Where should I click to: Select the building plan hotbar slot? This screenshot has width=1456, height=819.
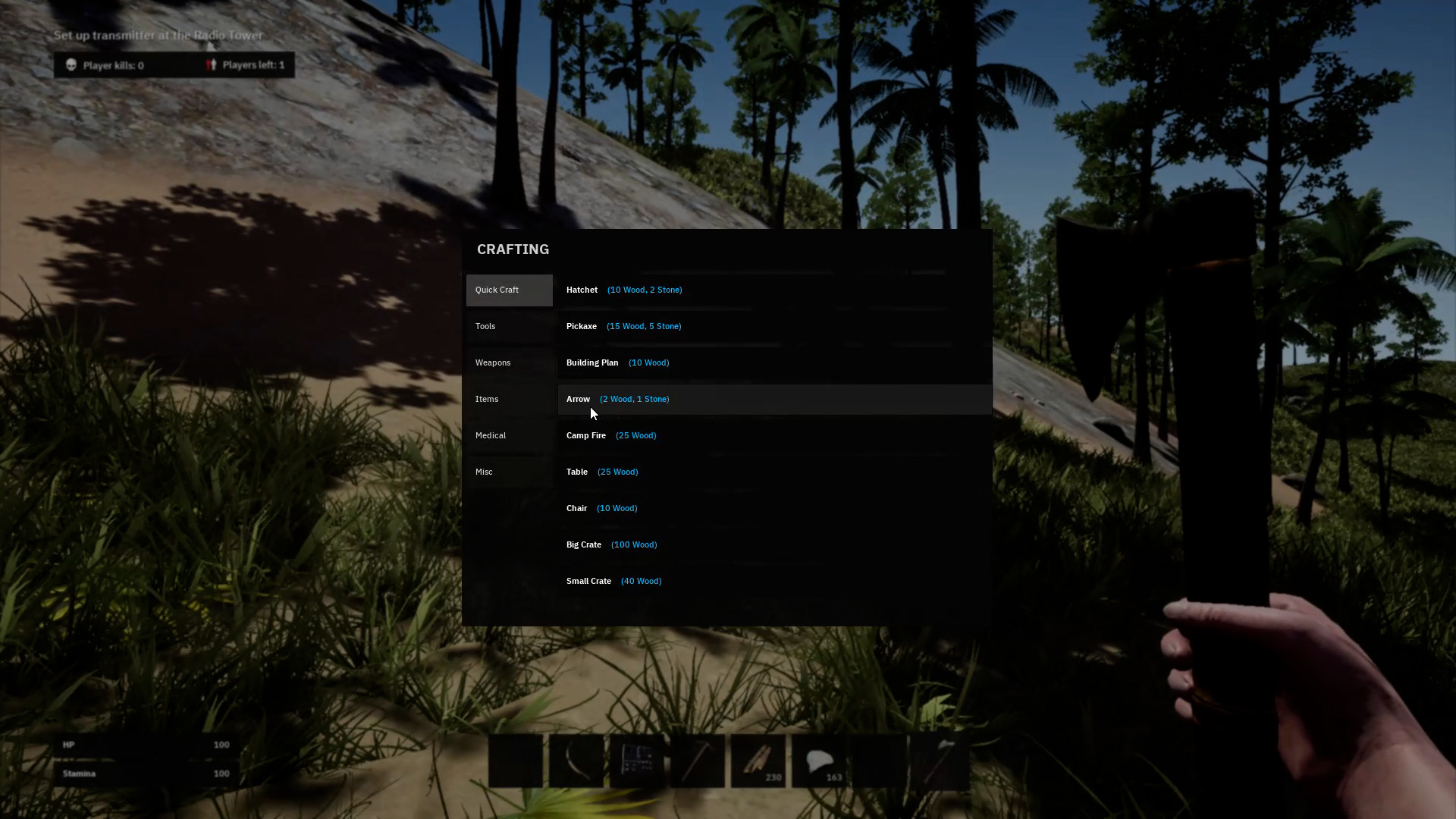coord(637,761)
